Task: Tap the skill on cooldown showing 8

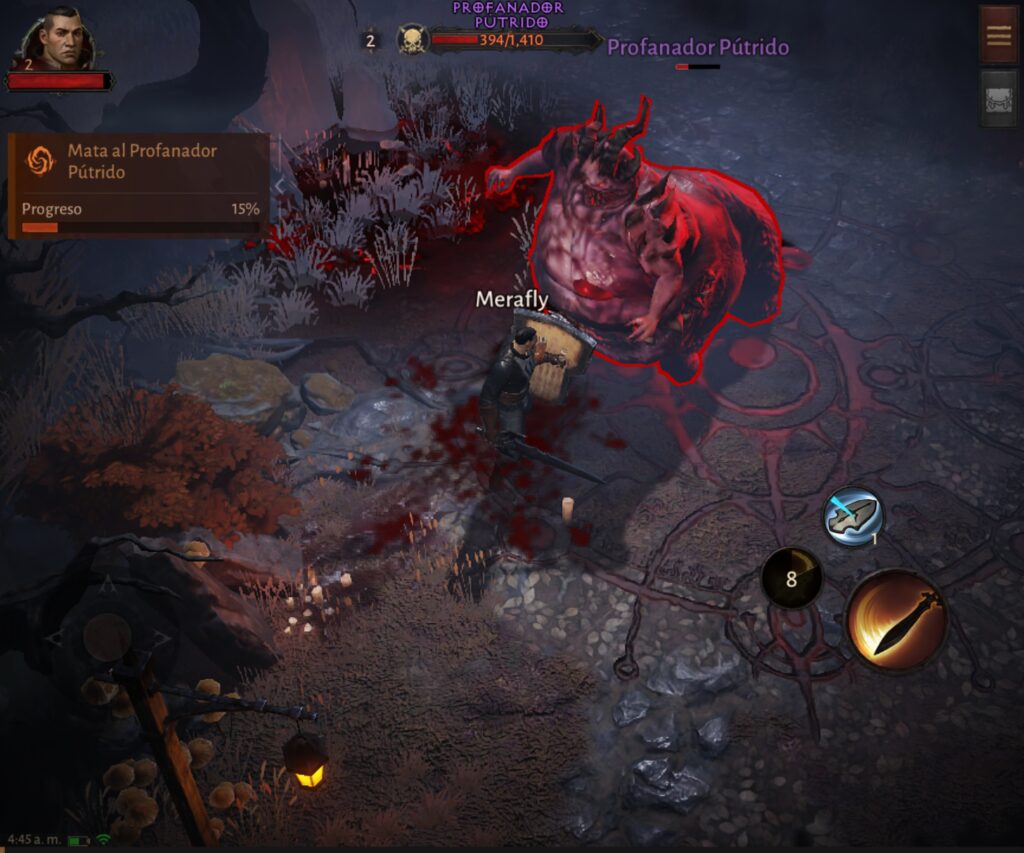Action: pyautogui.click(x=791, y=578)
